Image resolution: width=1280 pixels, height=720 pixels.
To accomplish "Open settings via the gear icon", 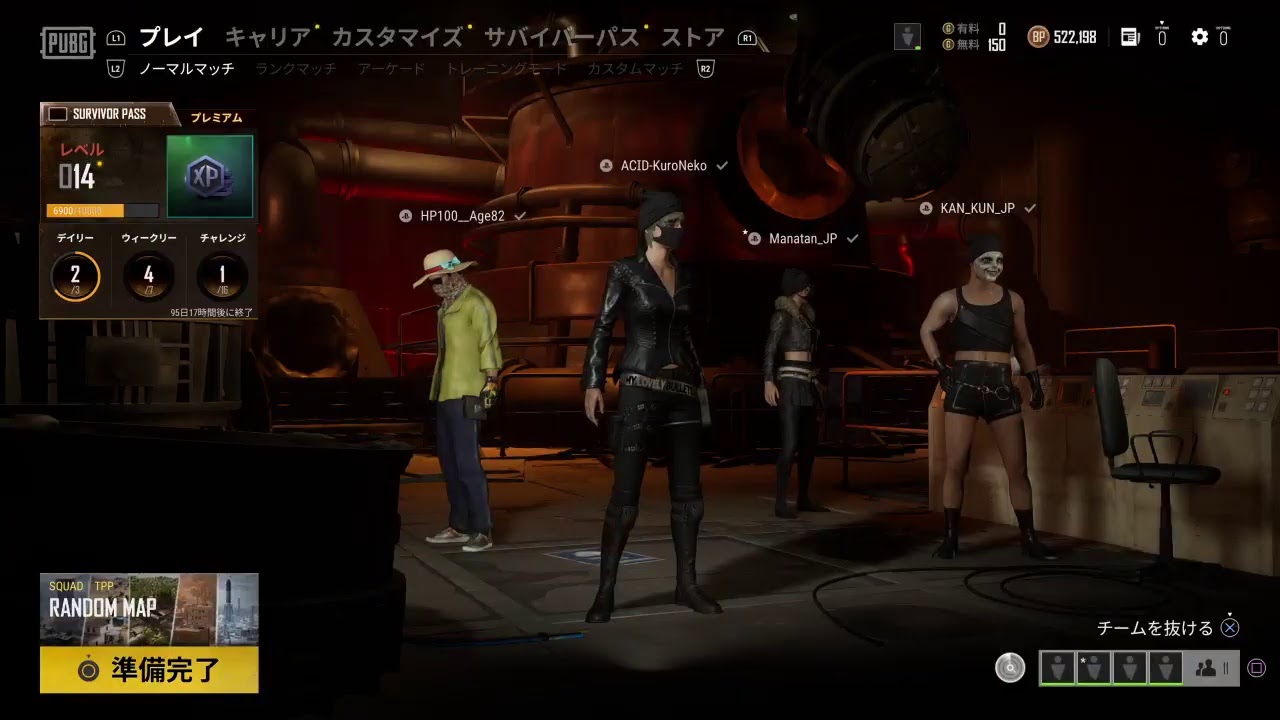I will pos(1199,37).
